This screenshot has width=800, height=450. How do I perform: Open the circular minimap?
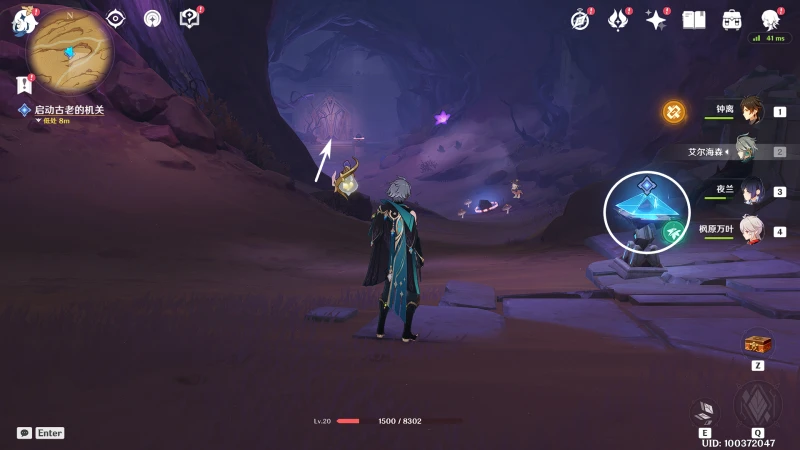70,51
